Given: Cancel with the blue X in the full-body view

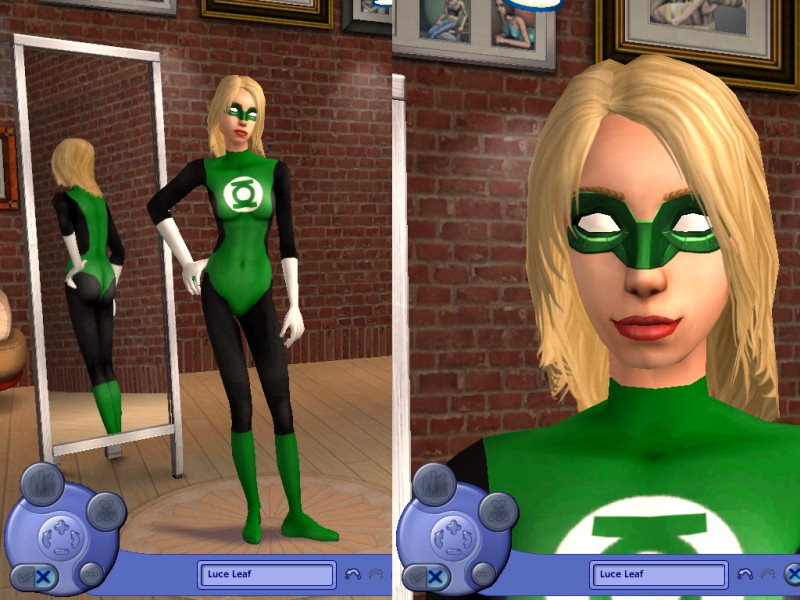Looking at the screenshot, I should point(44,576).
